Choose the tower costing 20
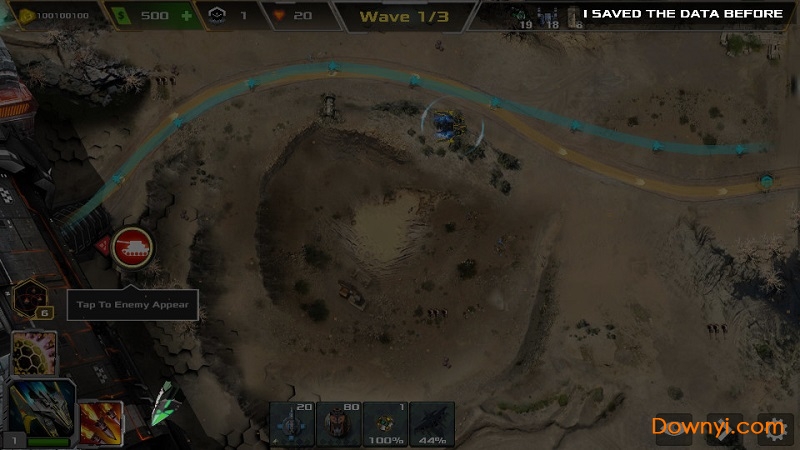 point(291,424)
